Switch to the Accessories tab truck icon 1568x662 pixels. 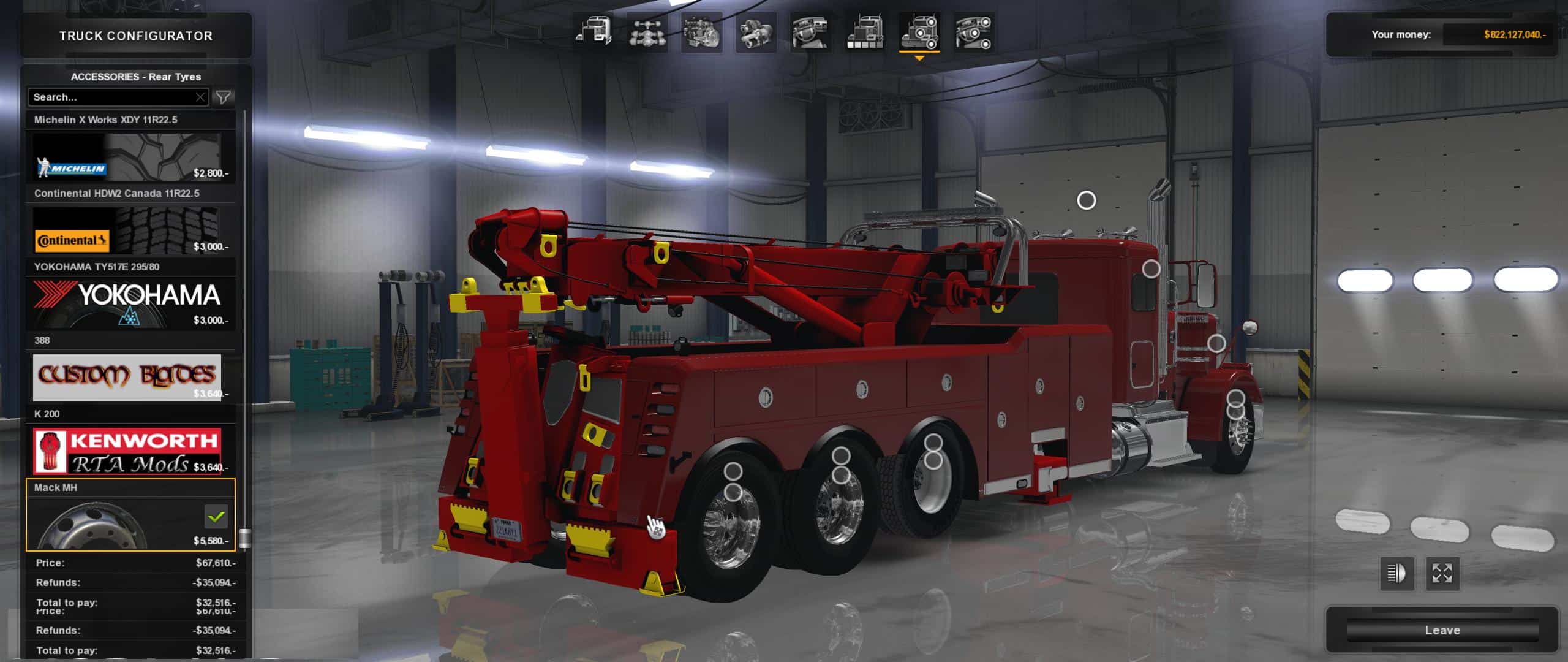pyautogui.click(x=919, y=34)
